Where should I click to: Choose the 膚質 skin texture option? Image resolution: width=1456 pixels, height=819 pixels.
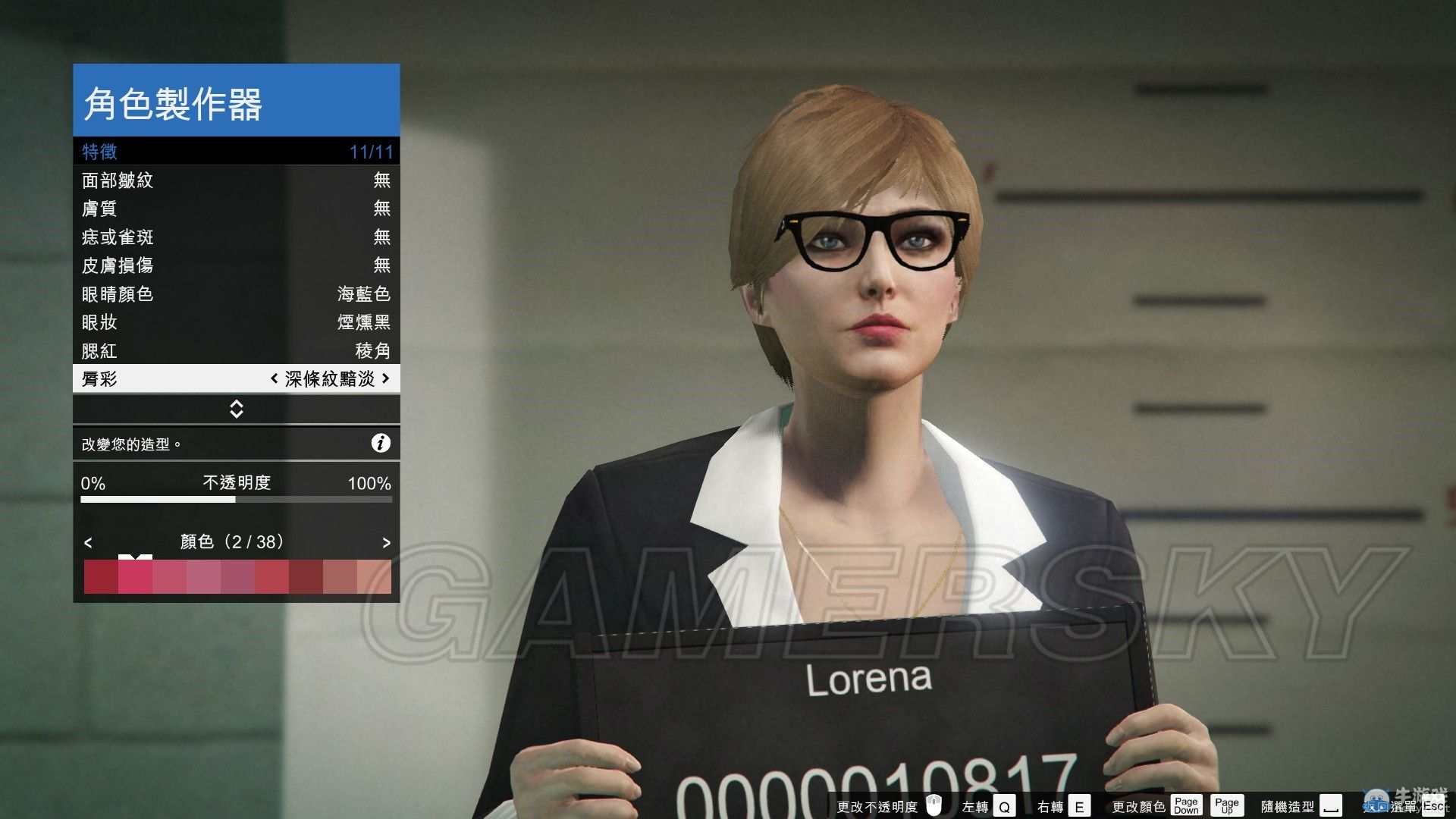coord(236,209)
